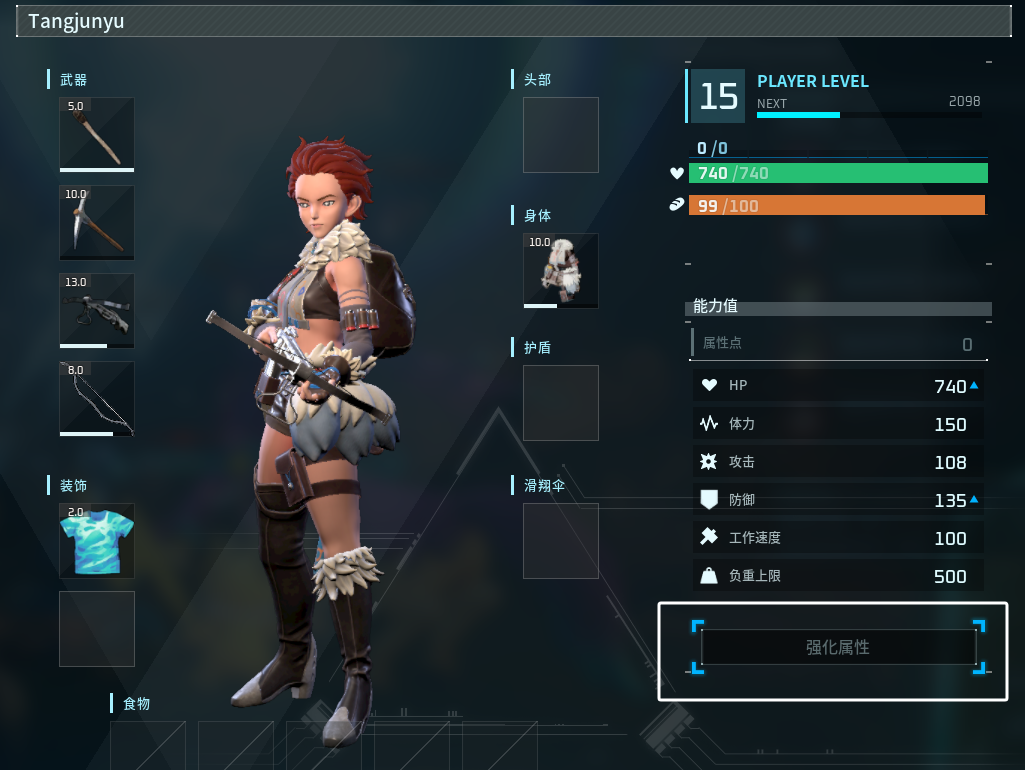1025x770 pixels.
Task: Open the empty 头部 head slot
Action: point(561,135)
